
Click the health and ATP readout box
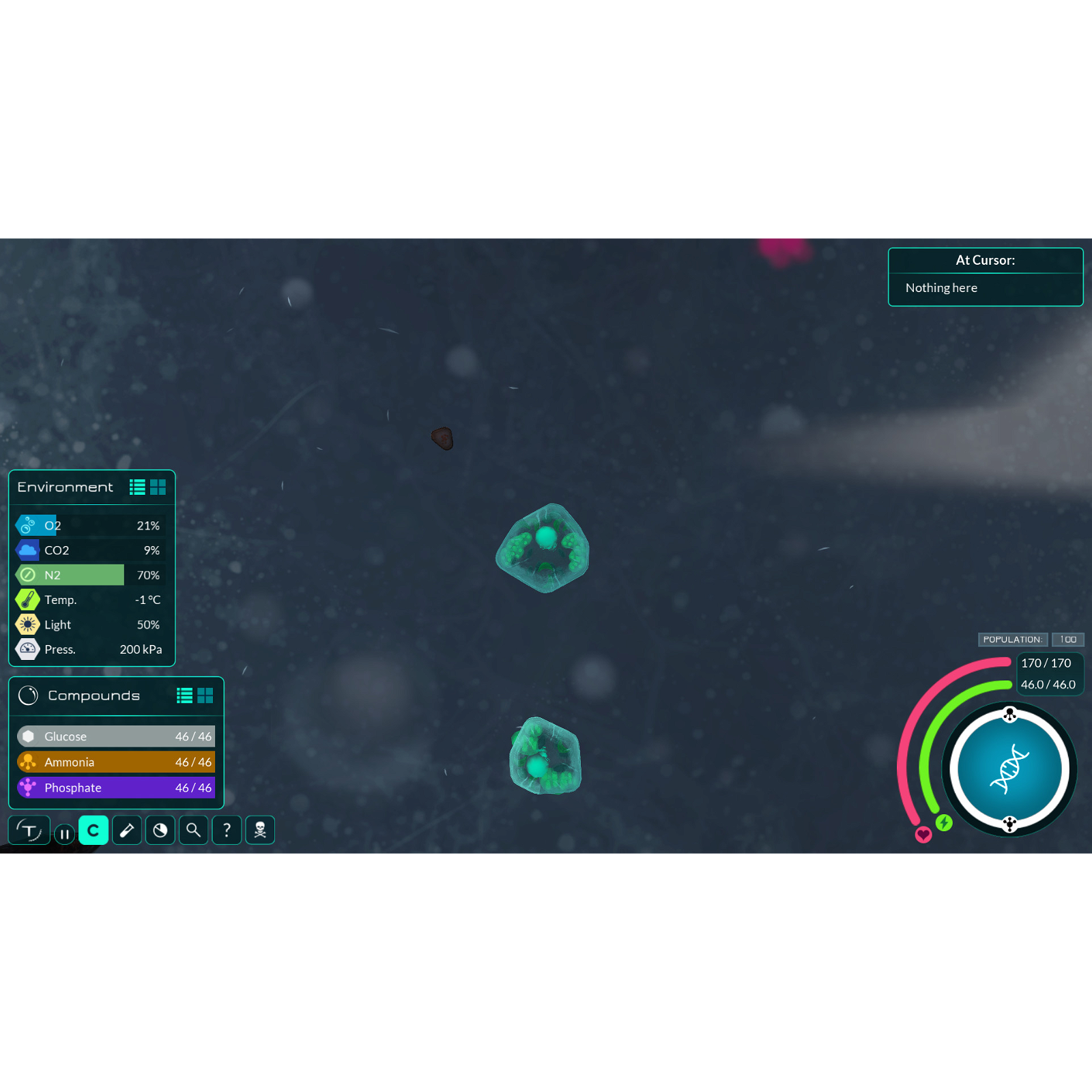pos(1049,674)
